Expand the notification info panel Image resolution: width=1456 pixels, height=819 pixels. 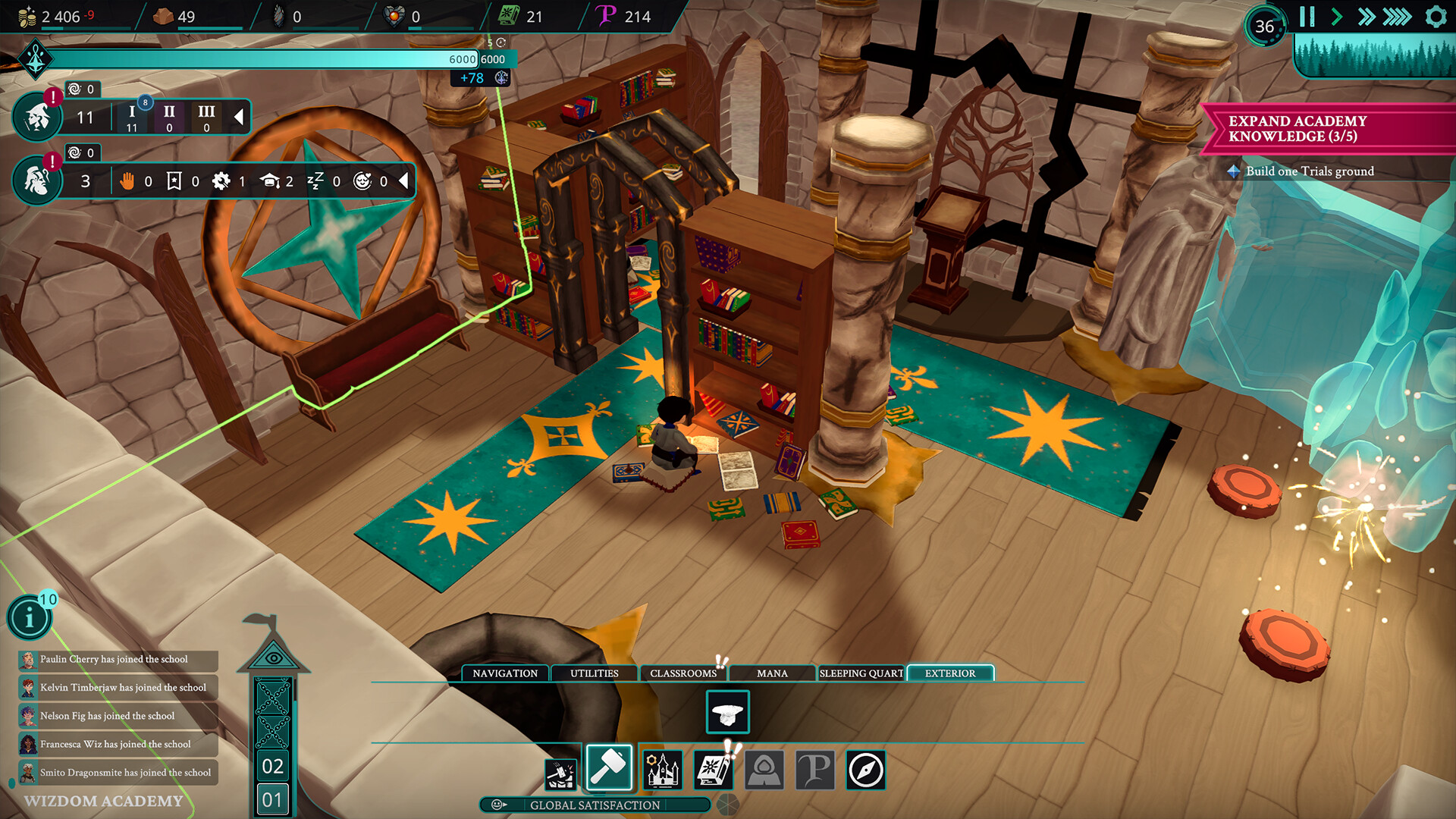(x=30, y=617)
